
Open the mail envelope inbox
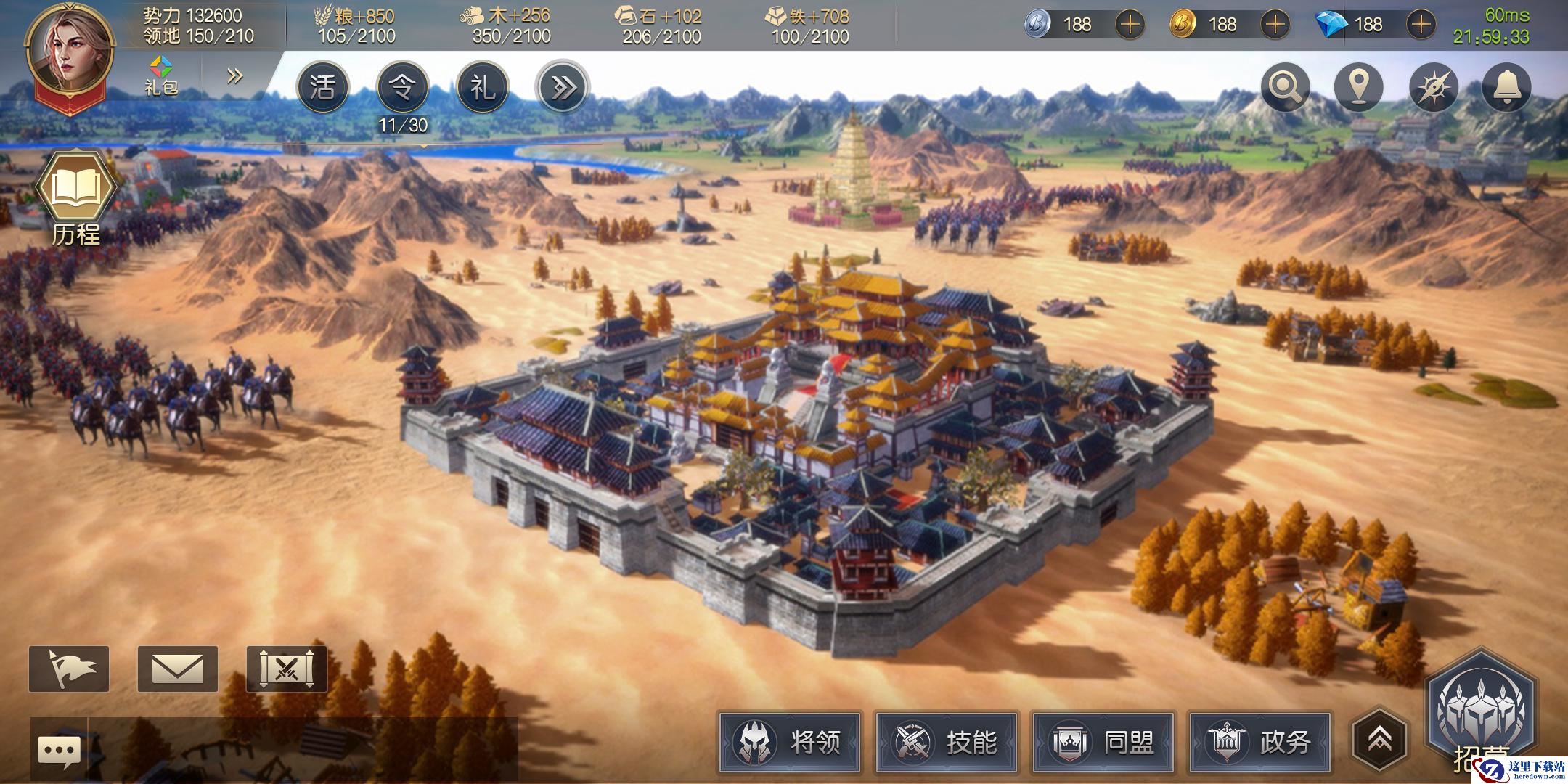178,669
